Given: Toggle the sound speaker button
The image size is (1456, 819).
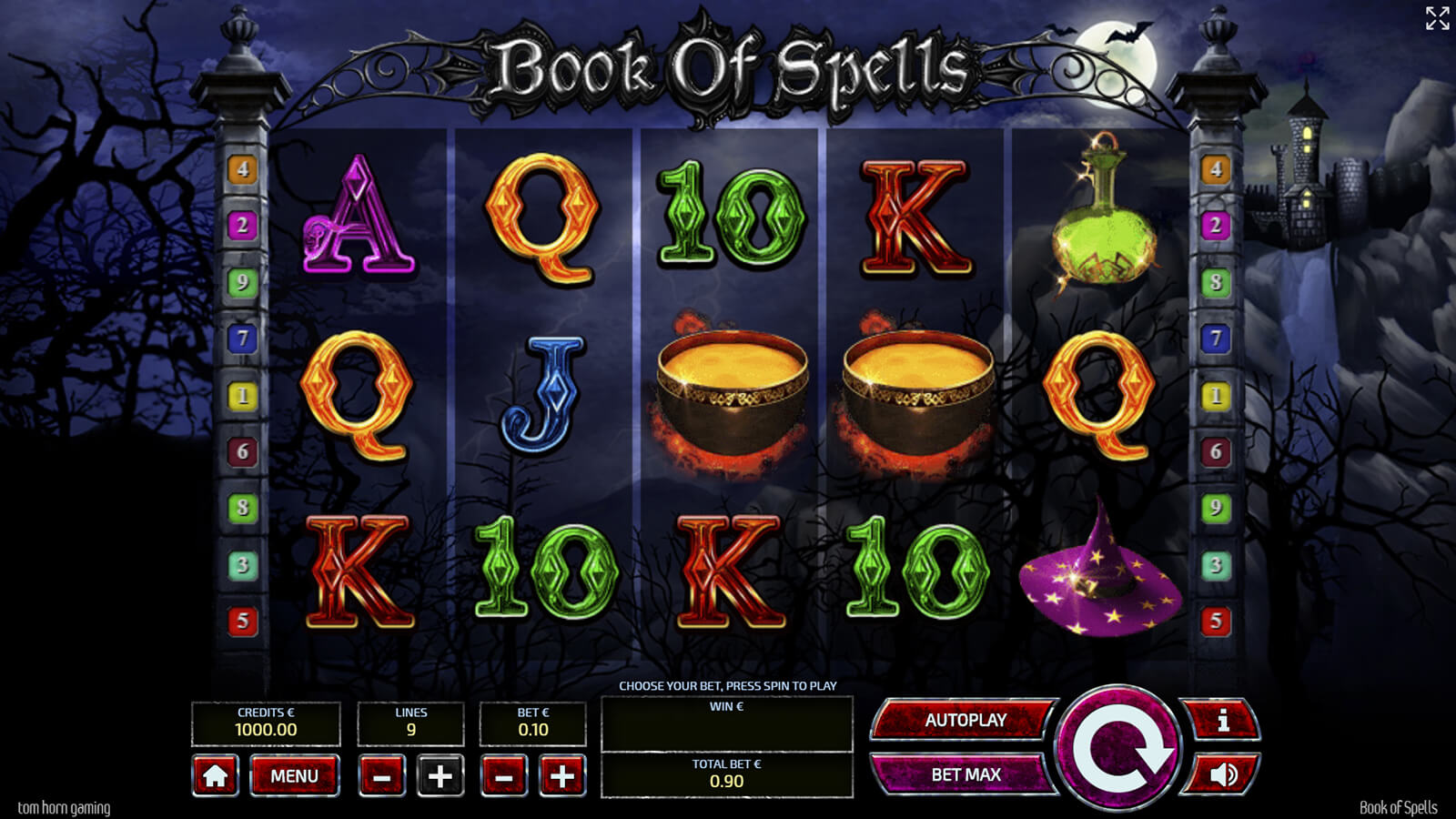Looking at the screenshot, I should click(x=1222, y=774).
